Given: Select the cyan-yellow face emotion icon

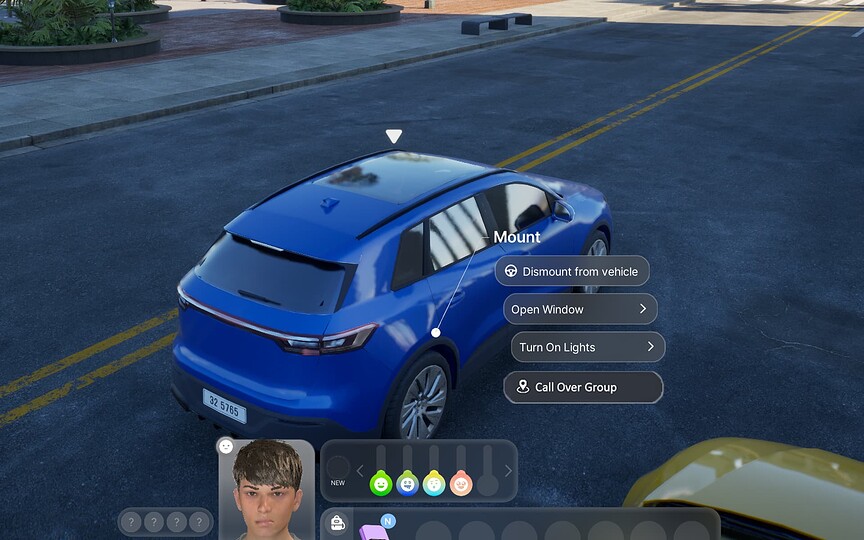Looking at the screenshot, I should coord(434,484).
